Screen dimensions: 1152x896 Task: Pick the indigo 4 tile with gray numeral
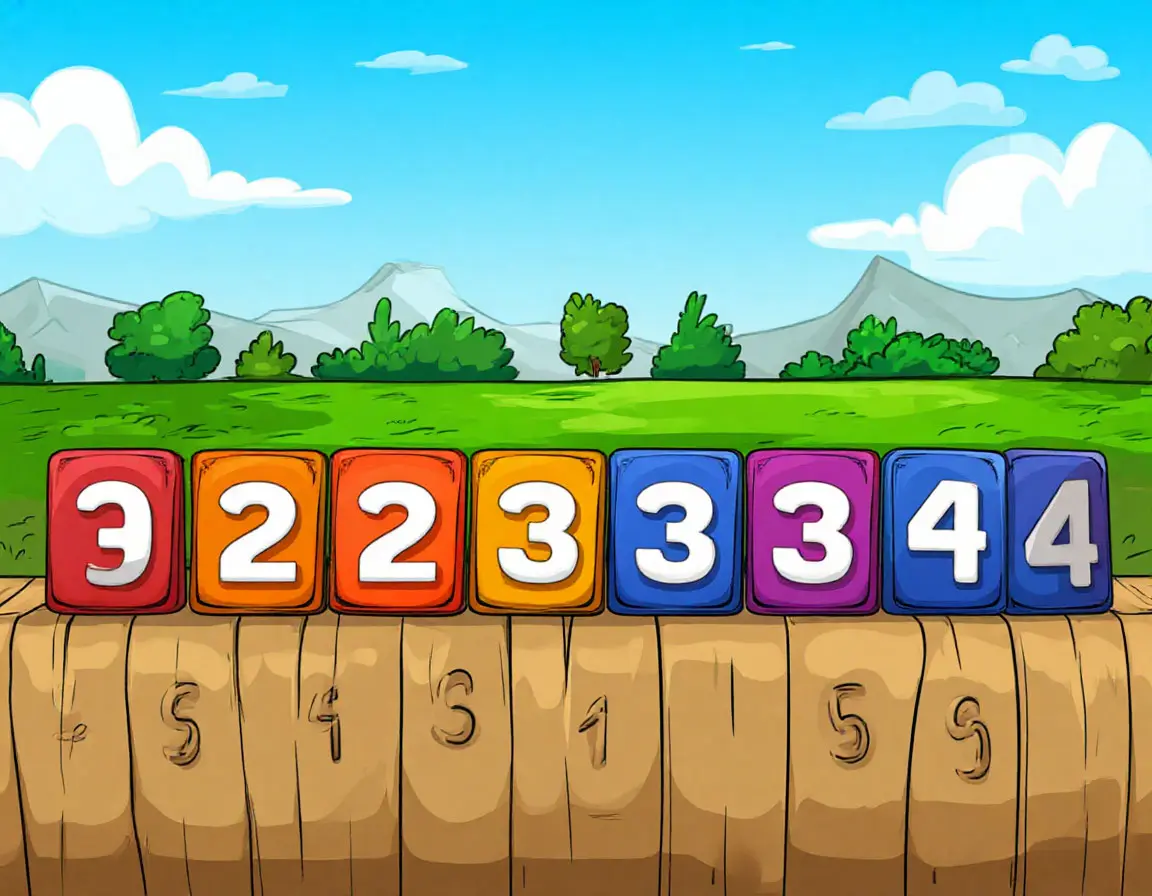(1060, 531)
